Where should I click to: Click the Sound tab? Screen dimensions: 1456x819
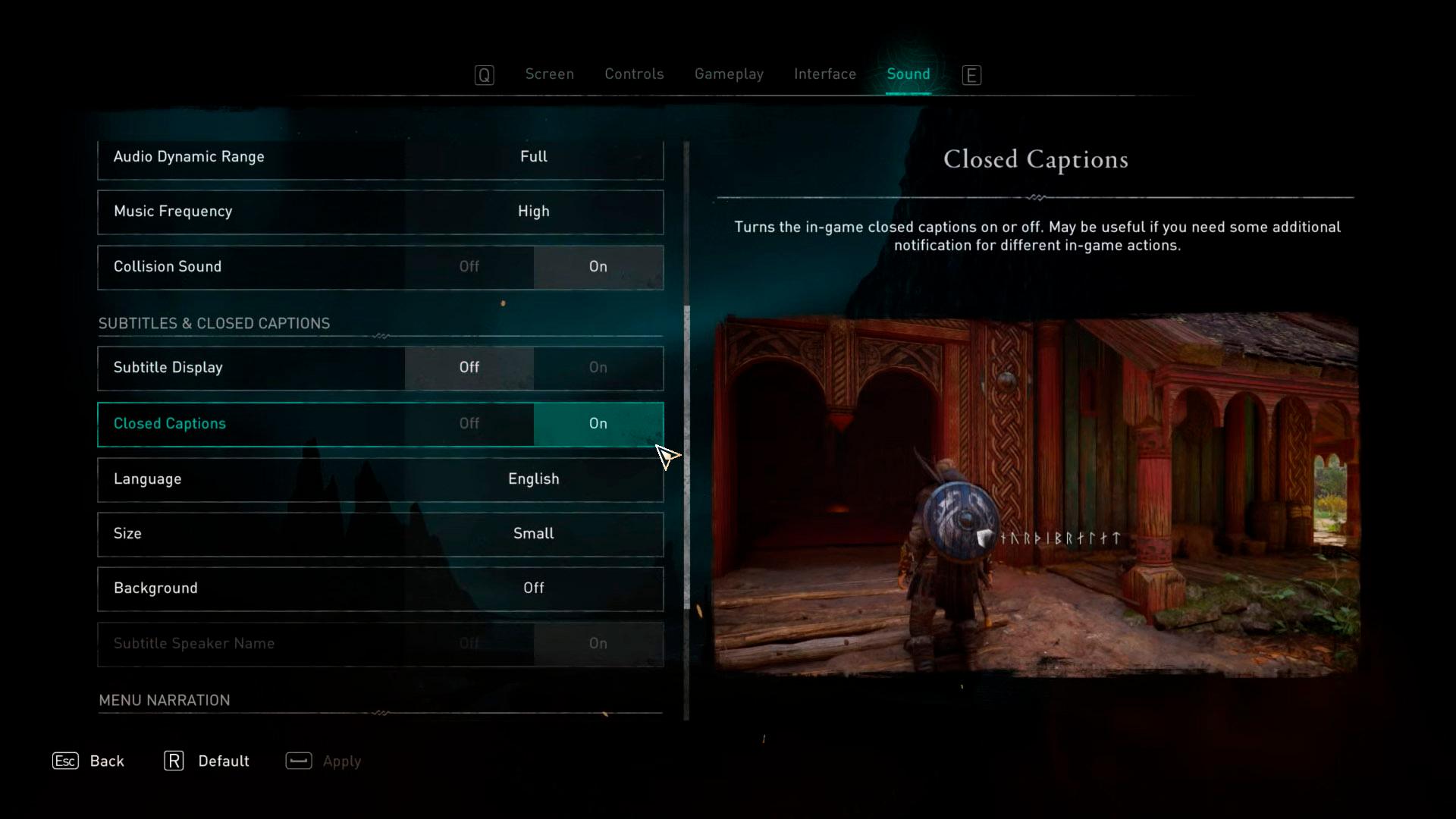(908, 74)
